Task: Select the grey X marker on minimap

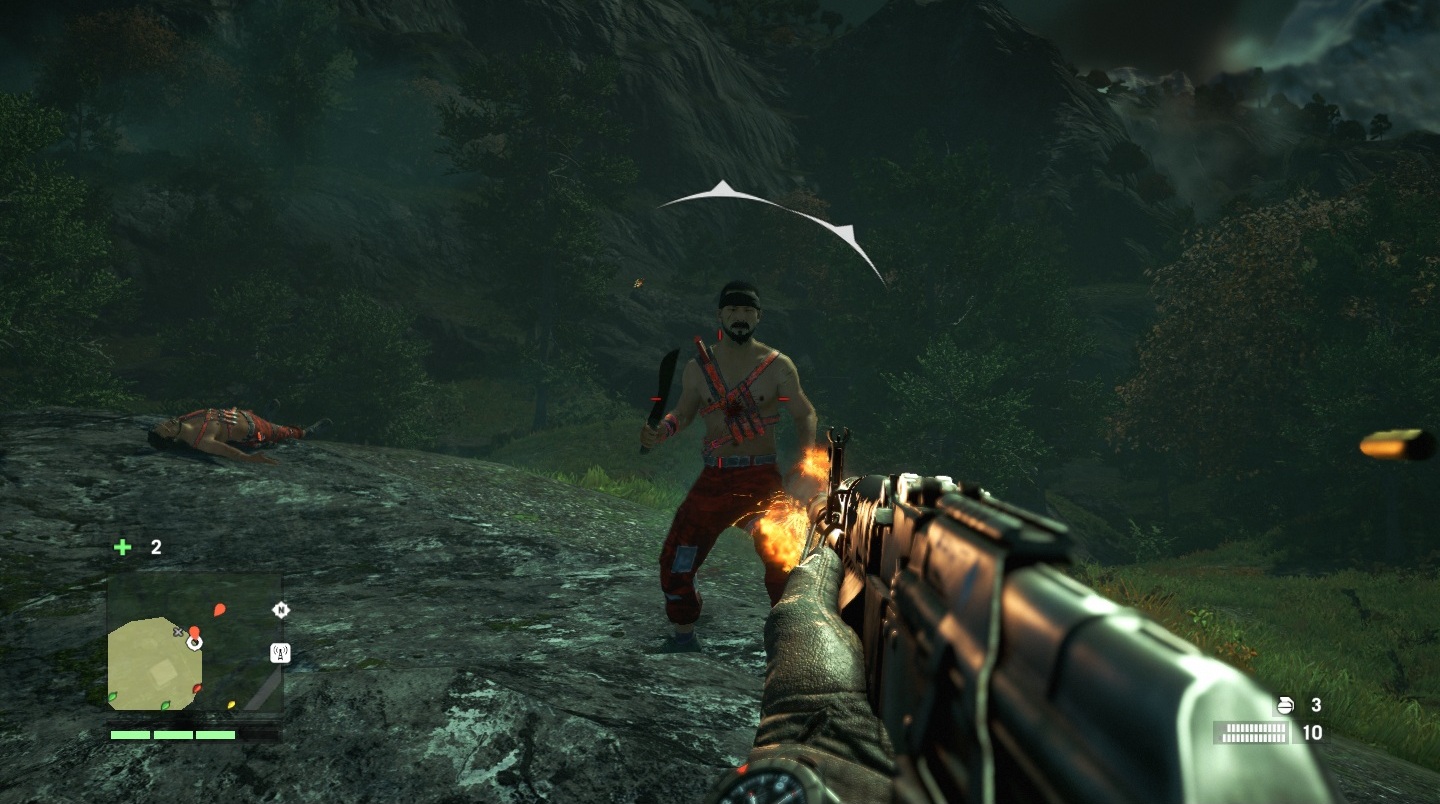Action: (x=179, y=632)
